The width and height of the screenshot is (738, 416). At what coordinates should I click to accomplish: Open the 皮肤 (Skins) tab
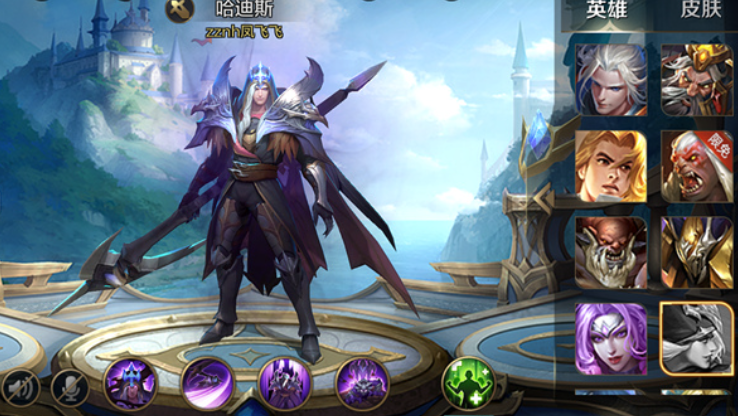(701, 12)
